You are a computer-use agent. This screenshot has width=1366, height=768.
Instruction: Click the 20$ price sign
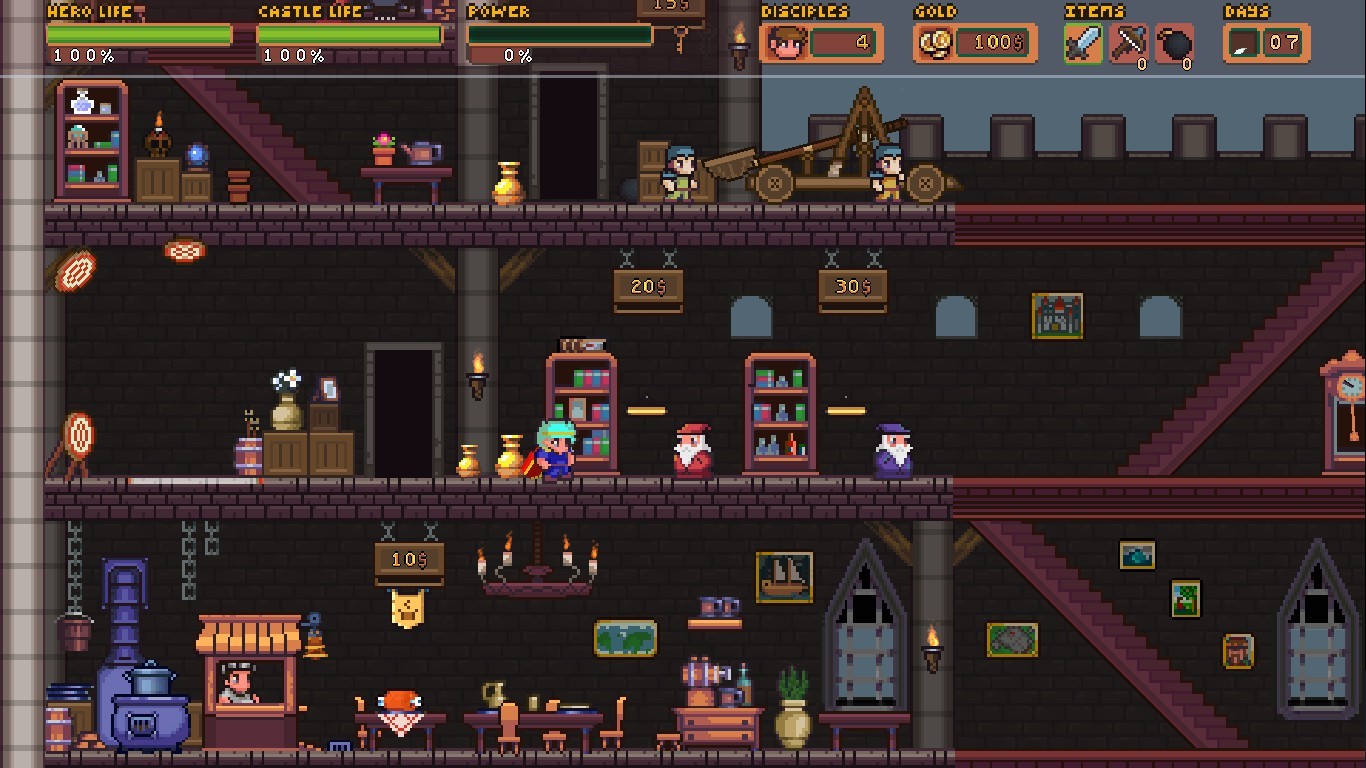pos(648,288)
